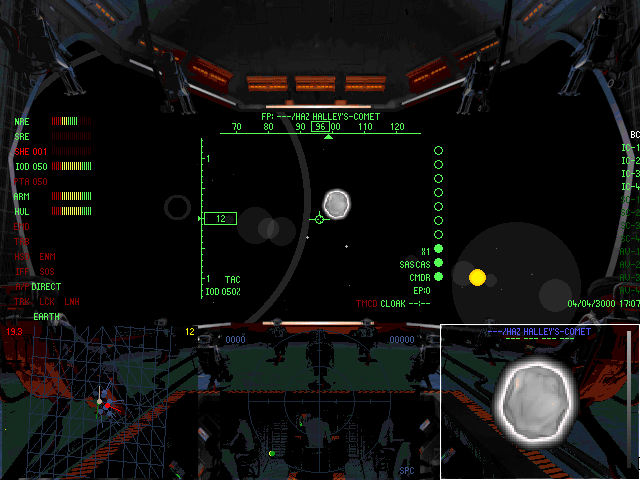The height and width of the screenshot is (480, 640).
Task: Click the TAC mode label
Action: point(232,279)
